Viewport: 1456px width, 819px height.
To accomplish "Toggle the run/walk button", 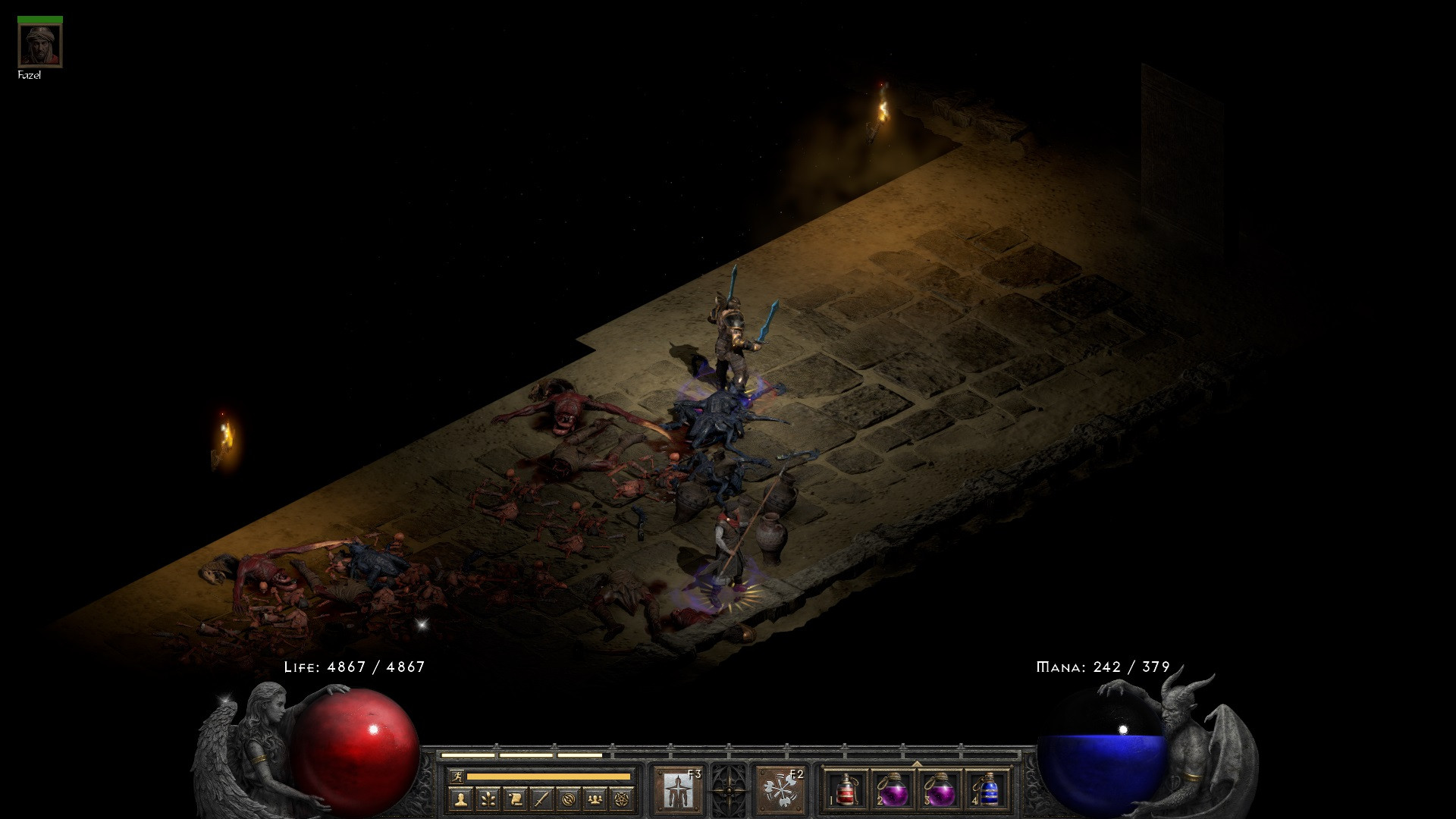I will pyautogui.click(x=457, y=777).
